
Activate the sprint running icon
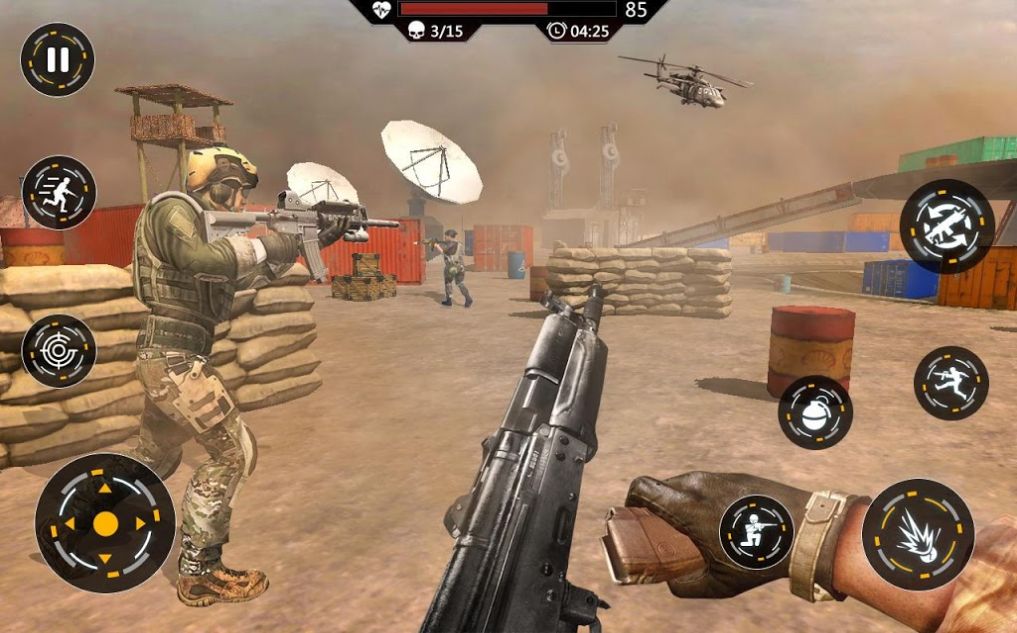point(59,192)
